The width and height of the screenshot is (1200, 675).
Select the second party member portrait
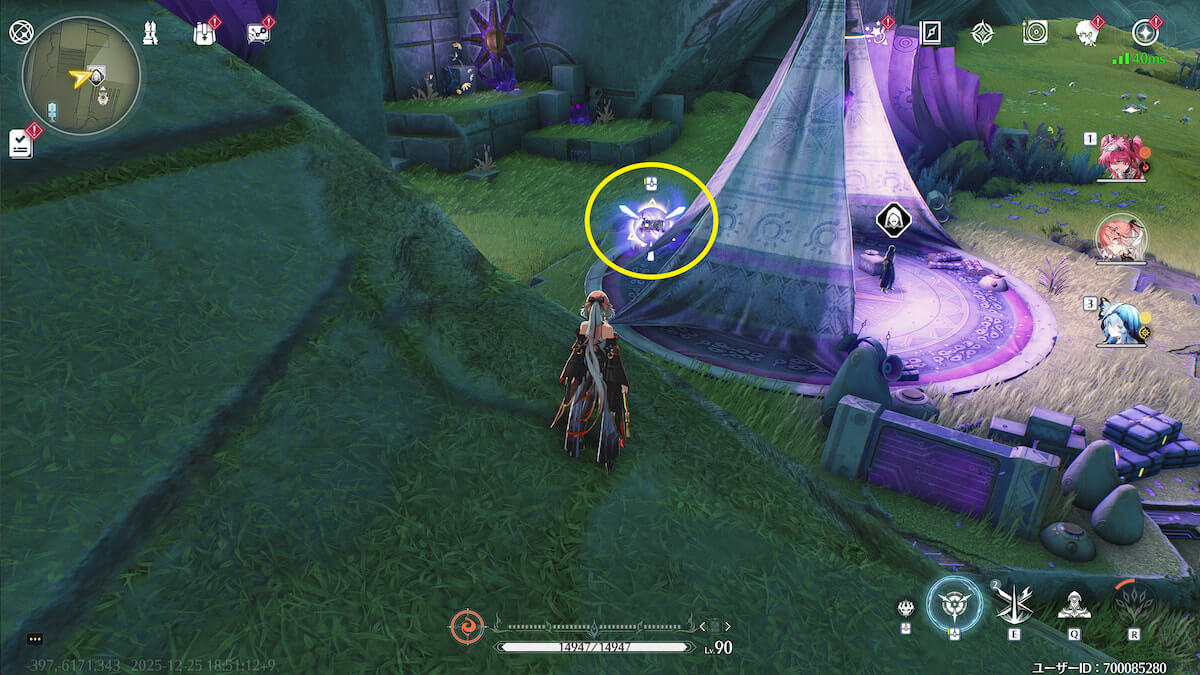[1120, 238]
